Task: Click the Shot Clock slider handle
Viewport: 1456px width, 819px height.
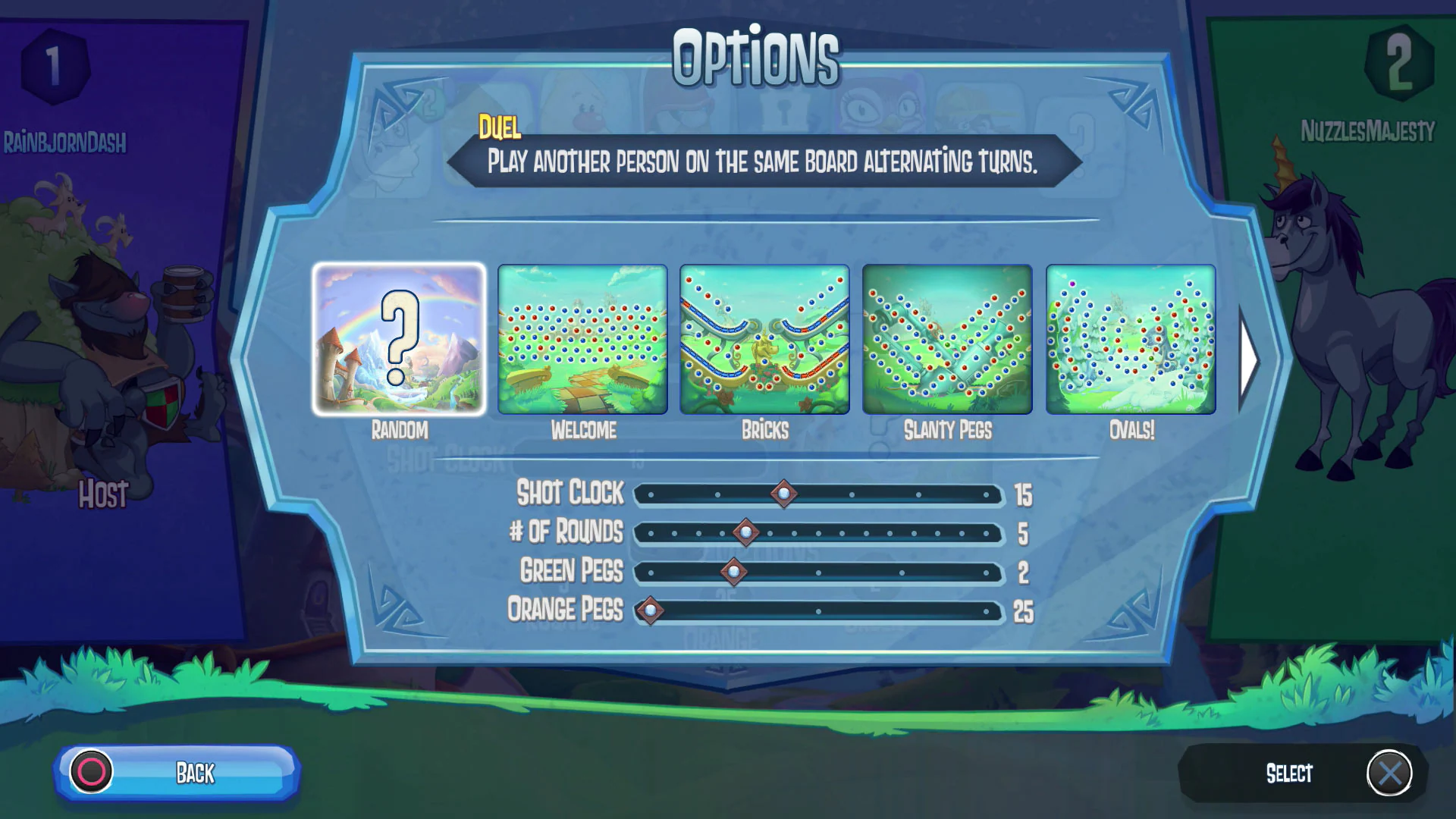Action: coord(784,494)
